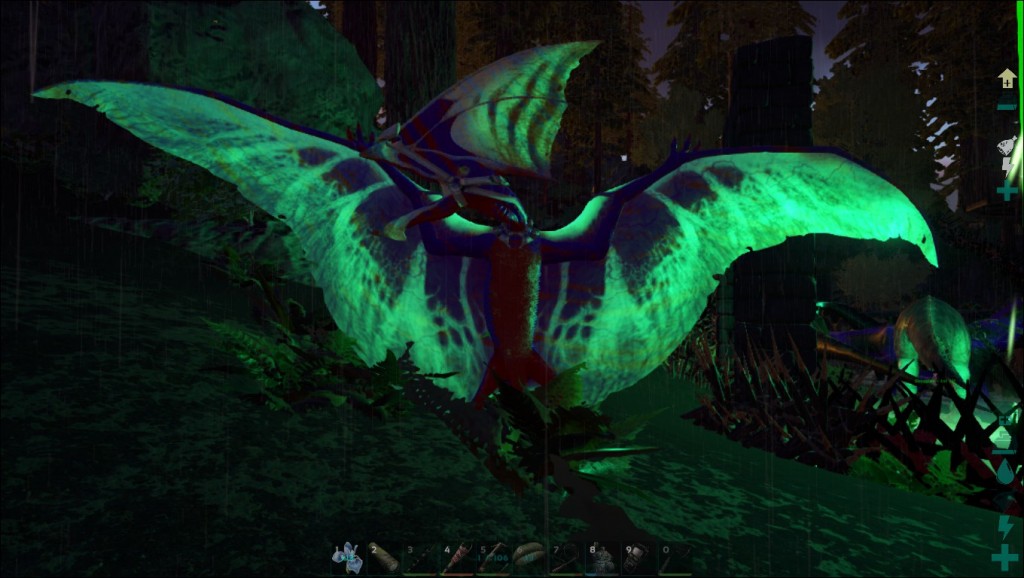Equip the tool in hotbar slot 3
The image size is (1024, 578).
tap(420, 558)
